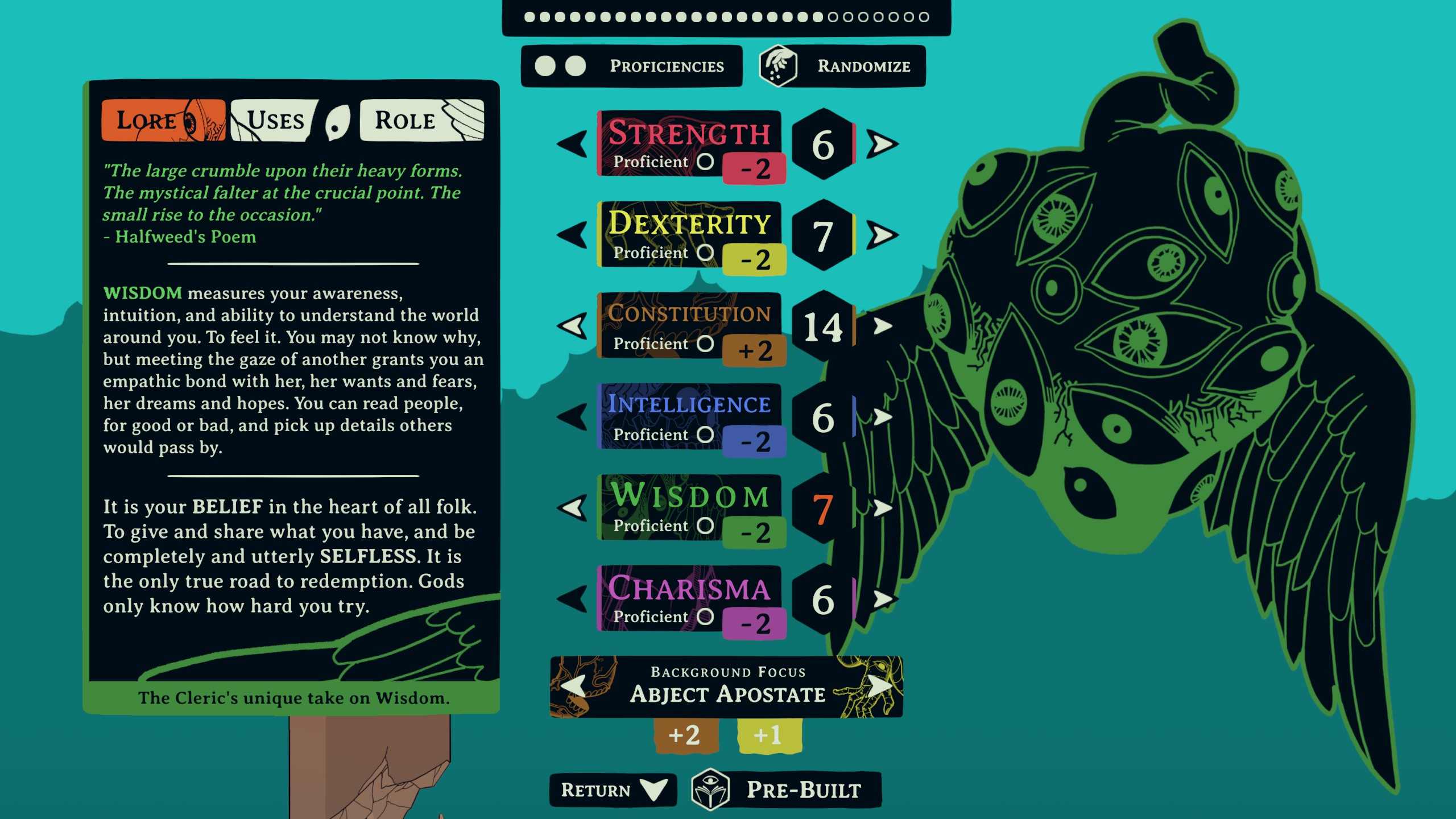Image resolution: width=1456 pixels, height=819 pixels.
Task: Click the Proficiencies button
Action: (x=631, y=66)
